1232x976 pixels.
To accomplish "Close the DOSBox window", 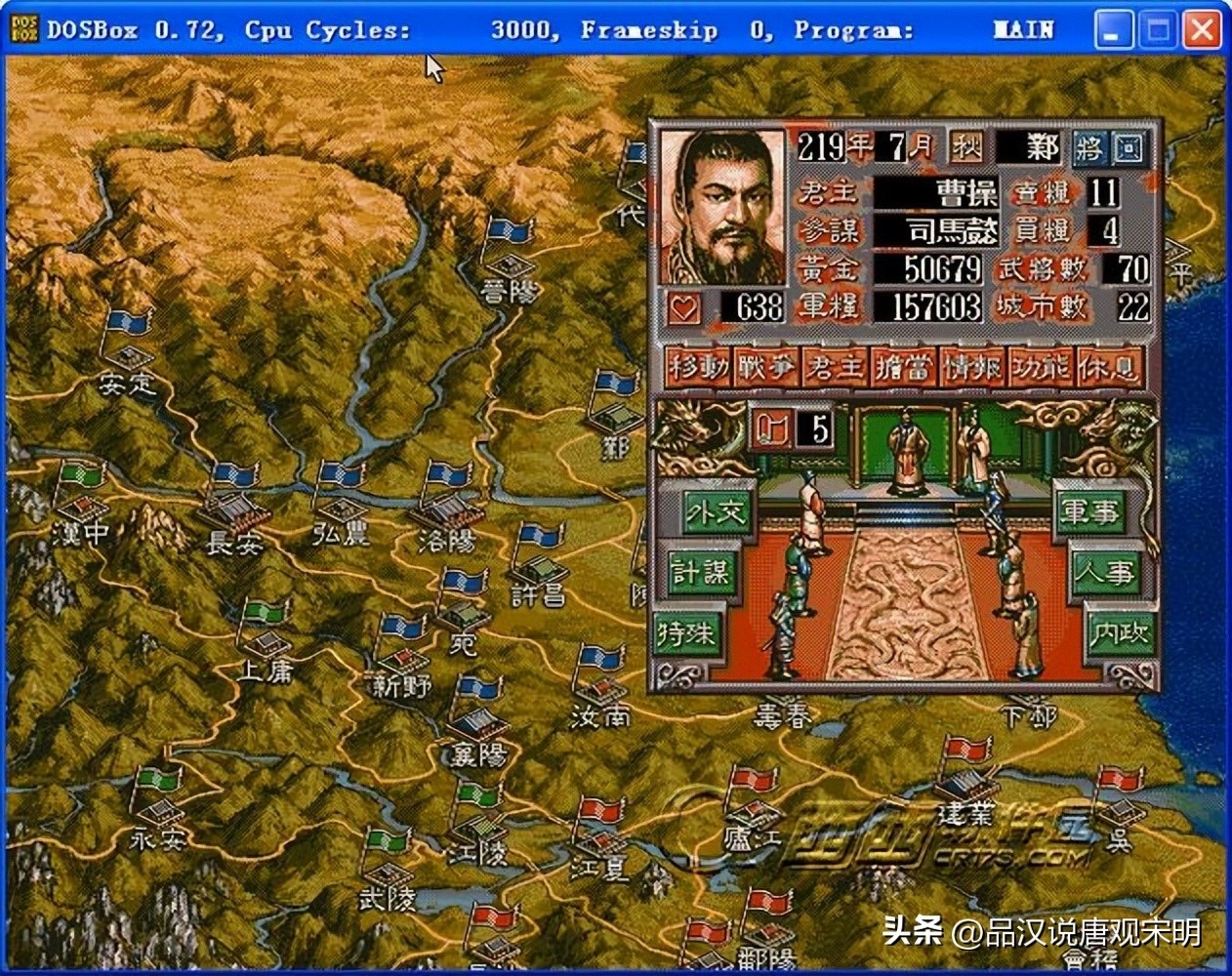I will pyautogui.click(x=1201, y=30).
